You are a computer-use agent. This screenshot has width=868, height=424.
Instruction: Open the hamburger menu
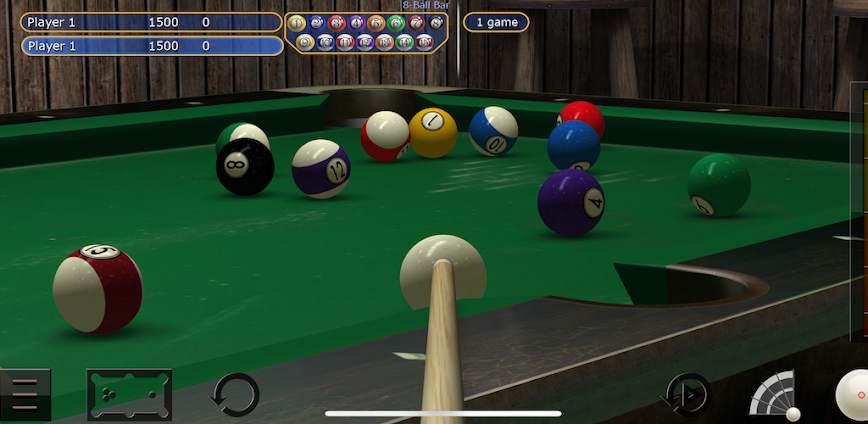(25, 395)
